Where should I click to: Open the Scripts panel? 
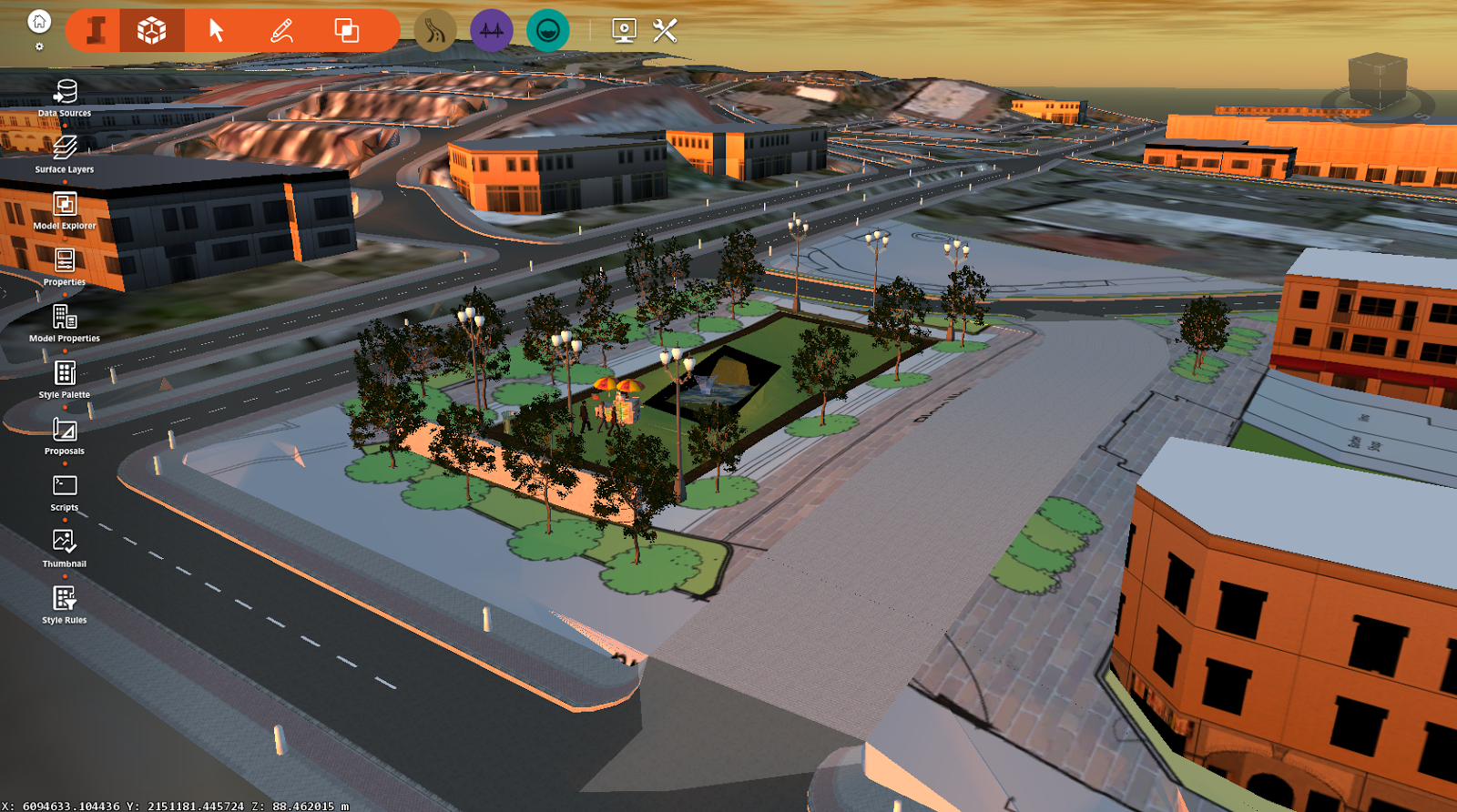[x=64, y=485]
